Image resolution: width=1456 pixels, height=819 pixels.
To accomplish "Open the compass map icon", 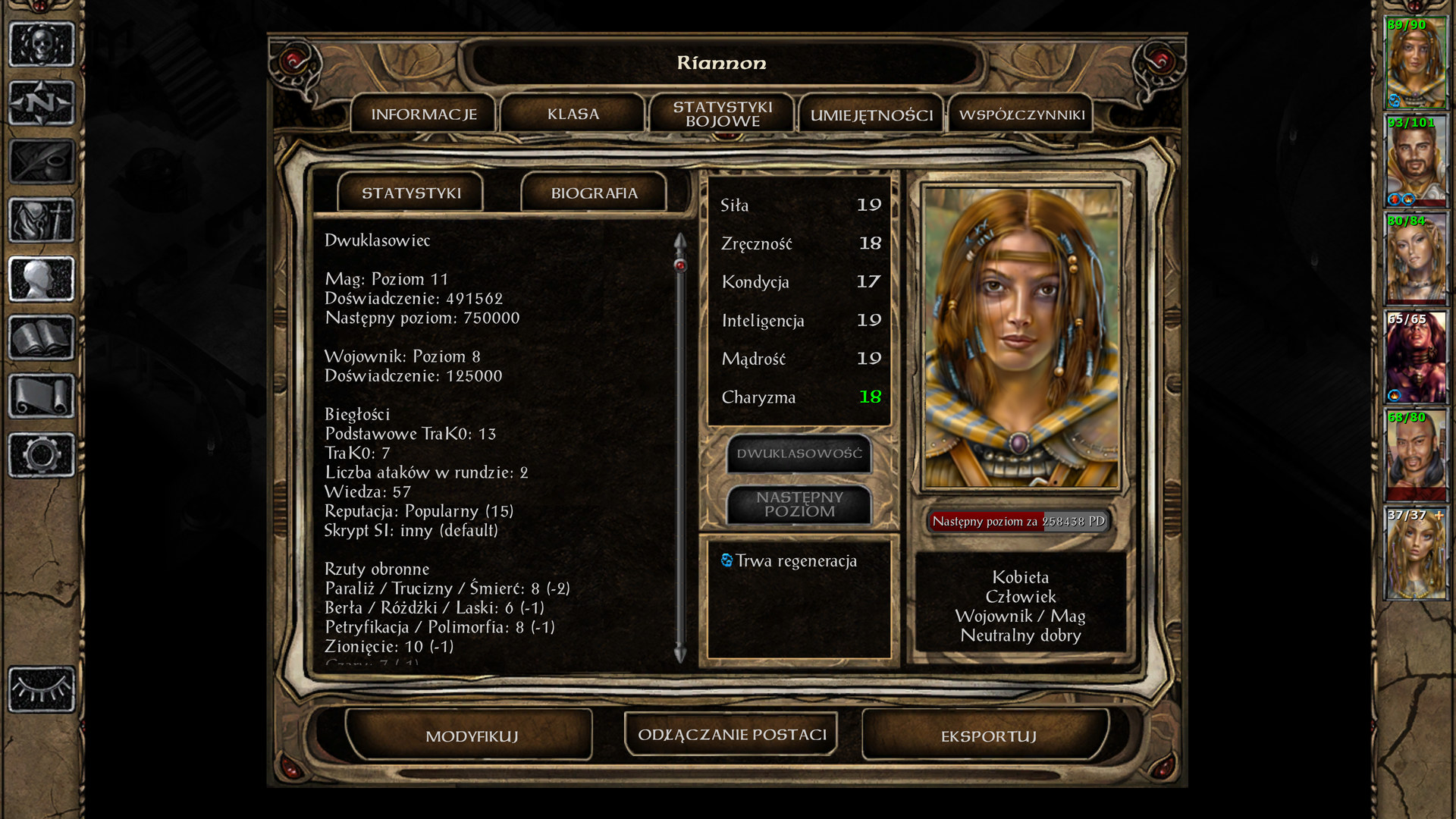I will coord(42,102).
